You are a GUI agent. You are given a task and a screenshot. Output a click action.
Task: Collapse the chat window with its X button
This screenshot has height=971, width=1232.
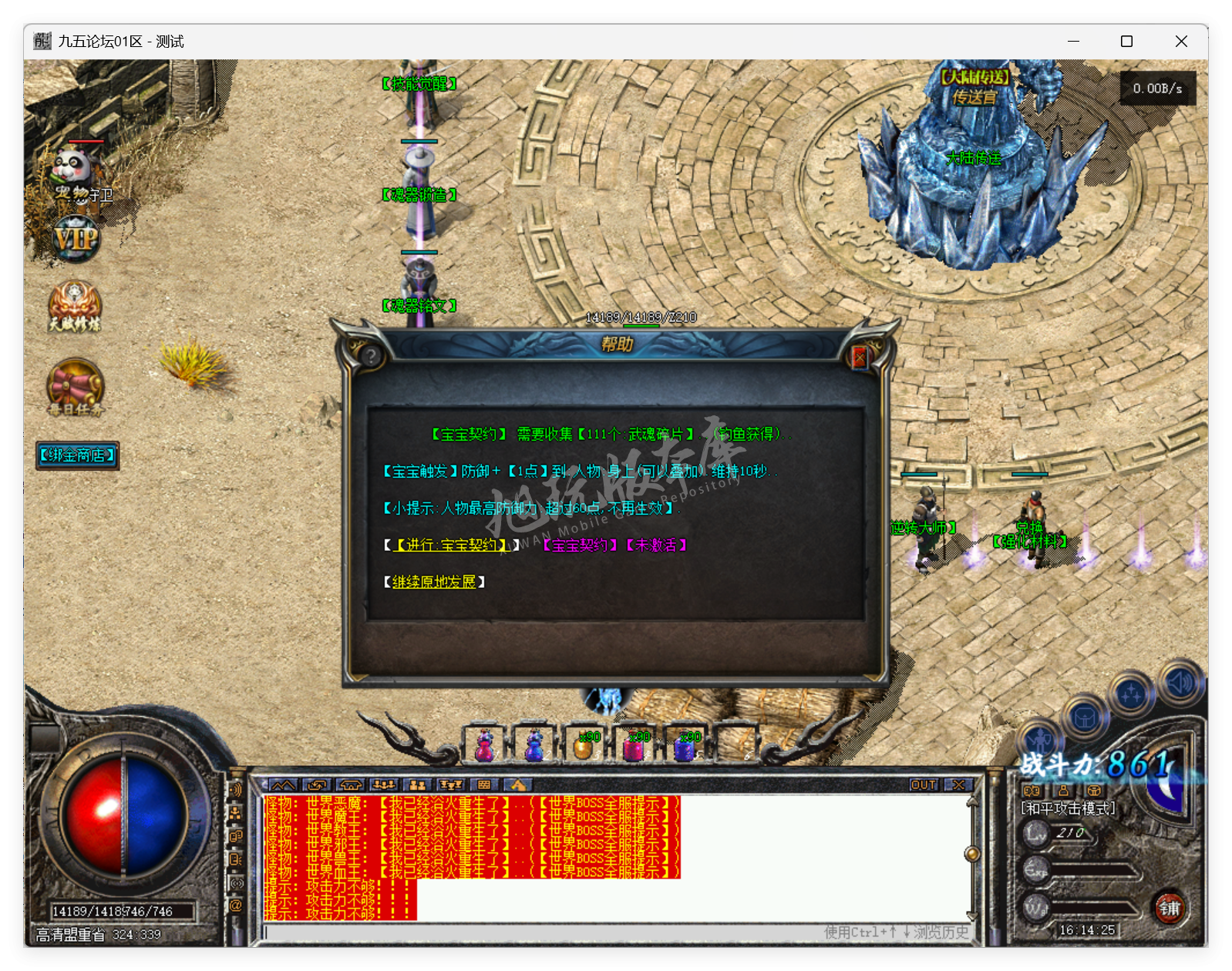click(x=958, y=785)
